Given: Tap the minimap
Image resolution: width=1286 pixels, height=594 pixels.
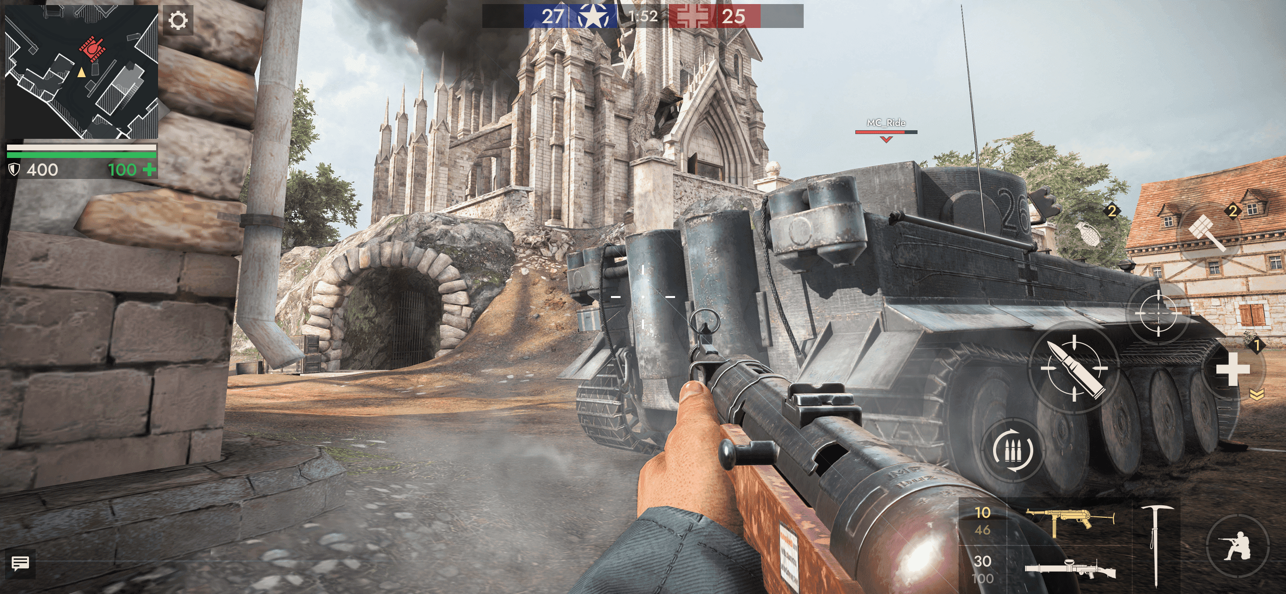Looking at the screenshot, I should pos(81,71).
